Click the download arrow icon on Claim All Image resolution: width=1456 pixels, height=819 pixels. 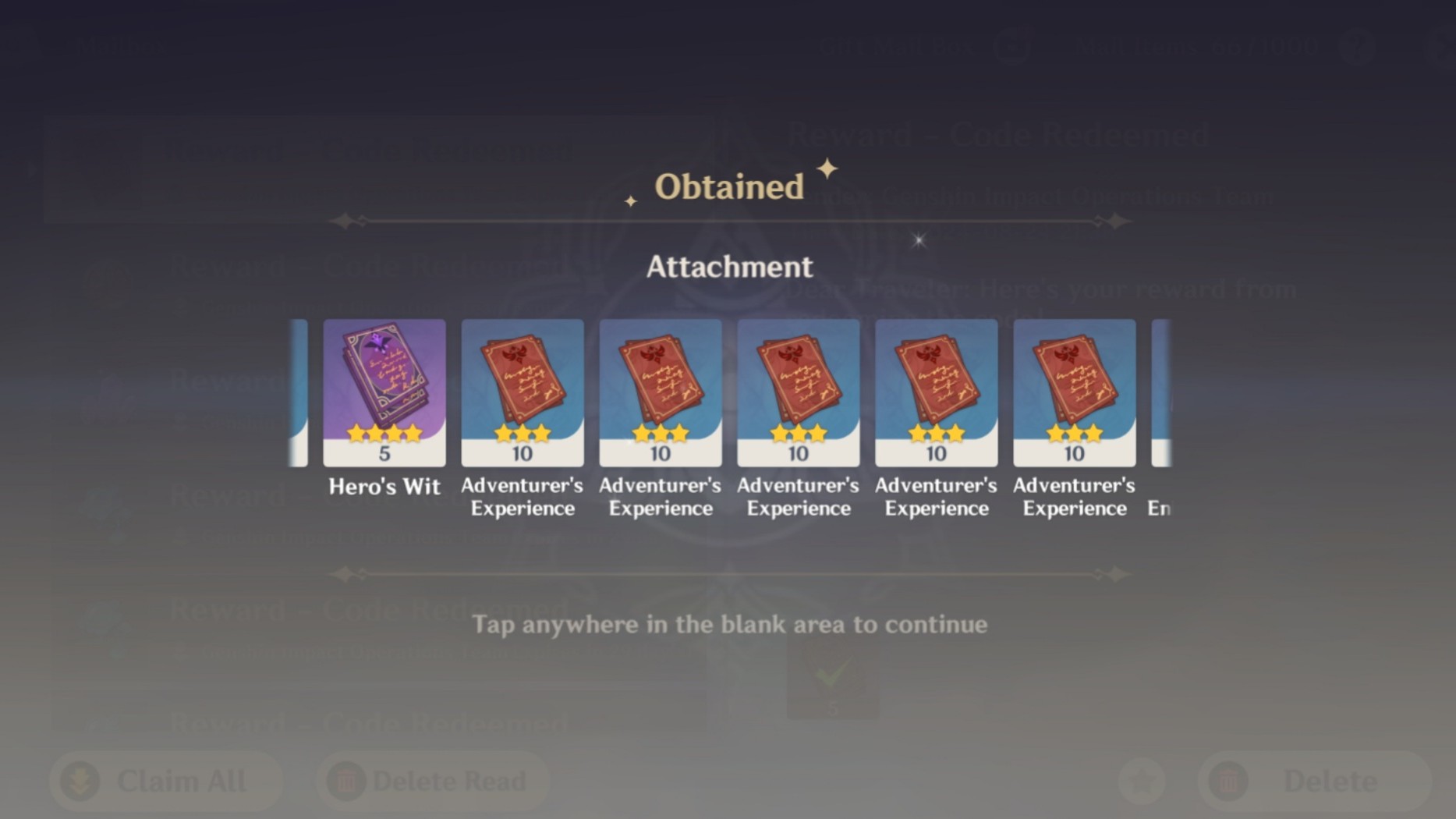pos(79,781)
